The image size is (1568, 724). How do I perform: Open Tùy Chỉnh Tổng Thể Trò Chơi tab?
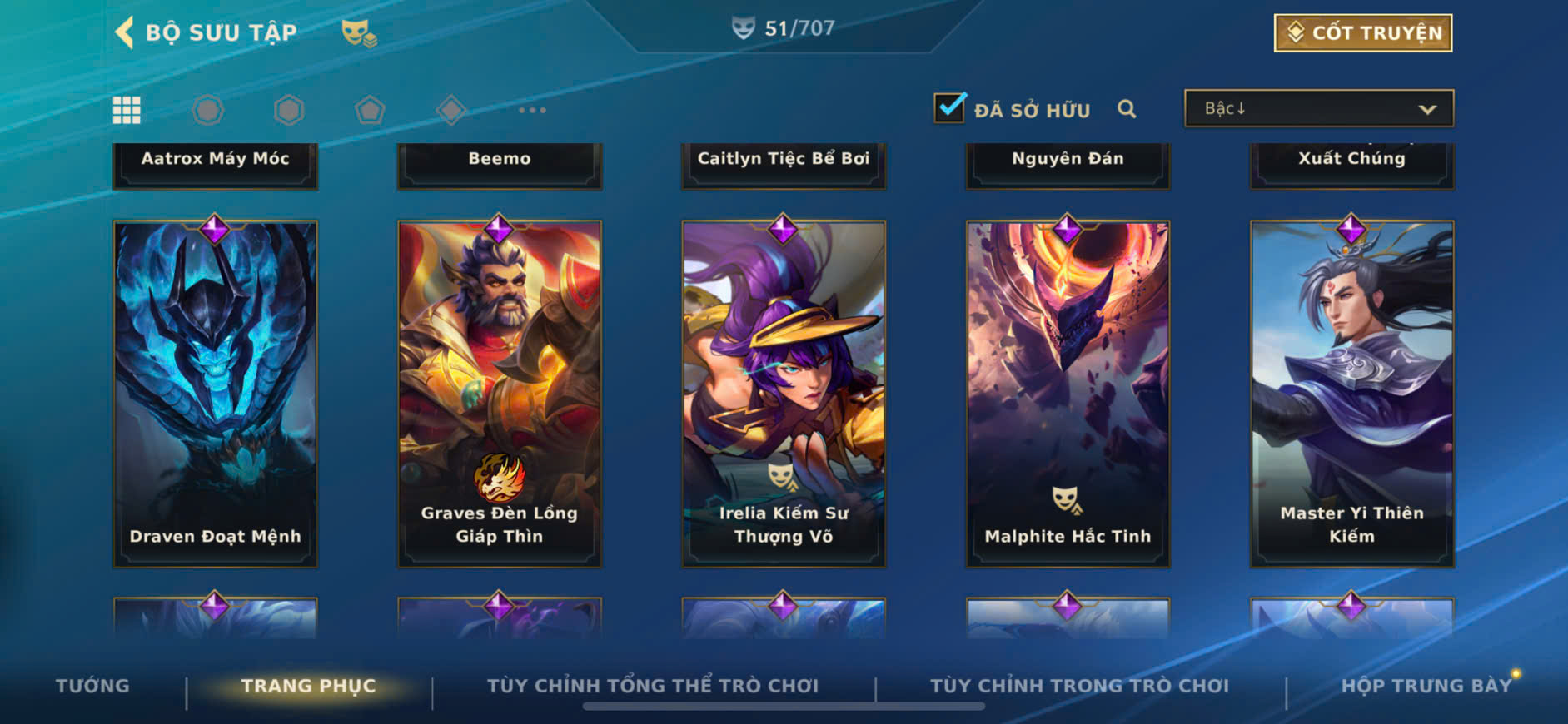653,686
